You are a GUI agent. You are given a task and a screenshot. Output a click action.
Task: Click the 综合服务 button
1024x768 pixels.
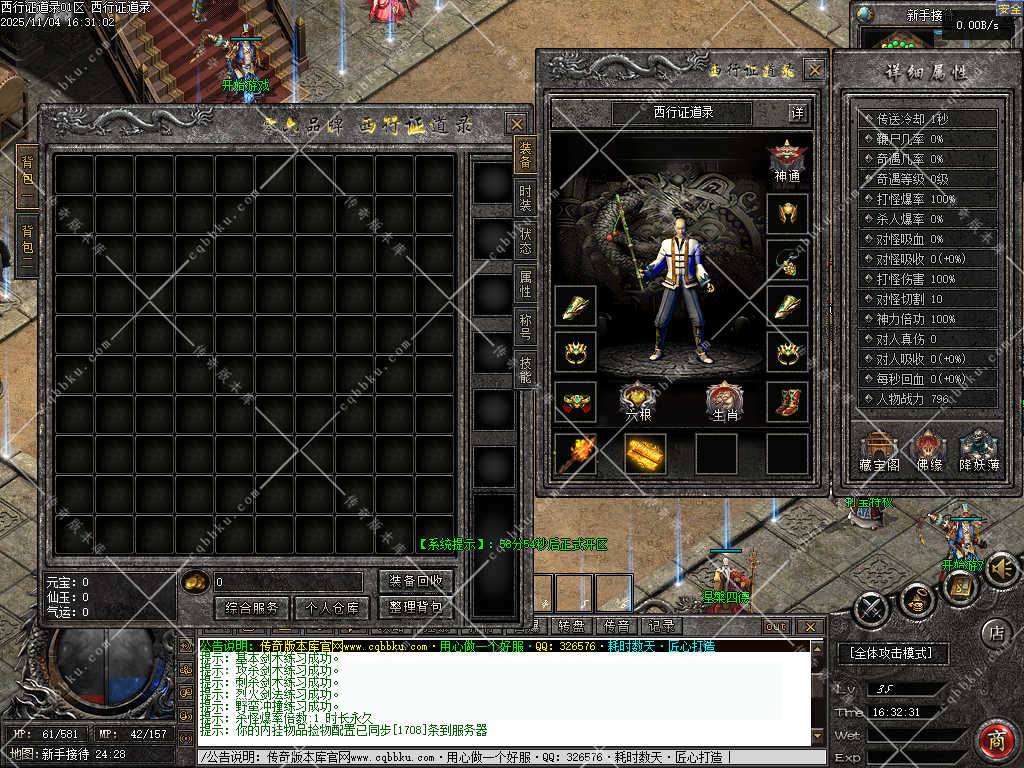[252, 607]
